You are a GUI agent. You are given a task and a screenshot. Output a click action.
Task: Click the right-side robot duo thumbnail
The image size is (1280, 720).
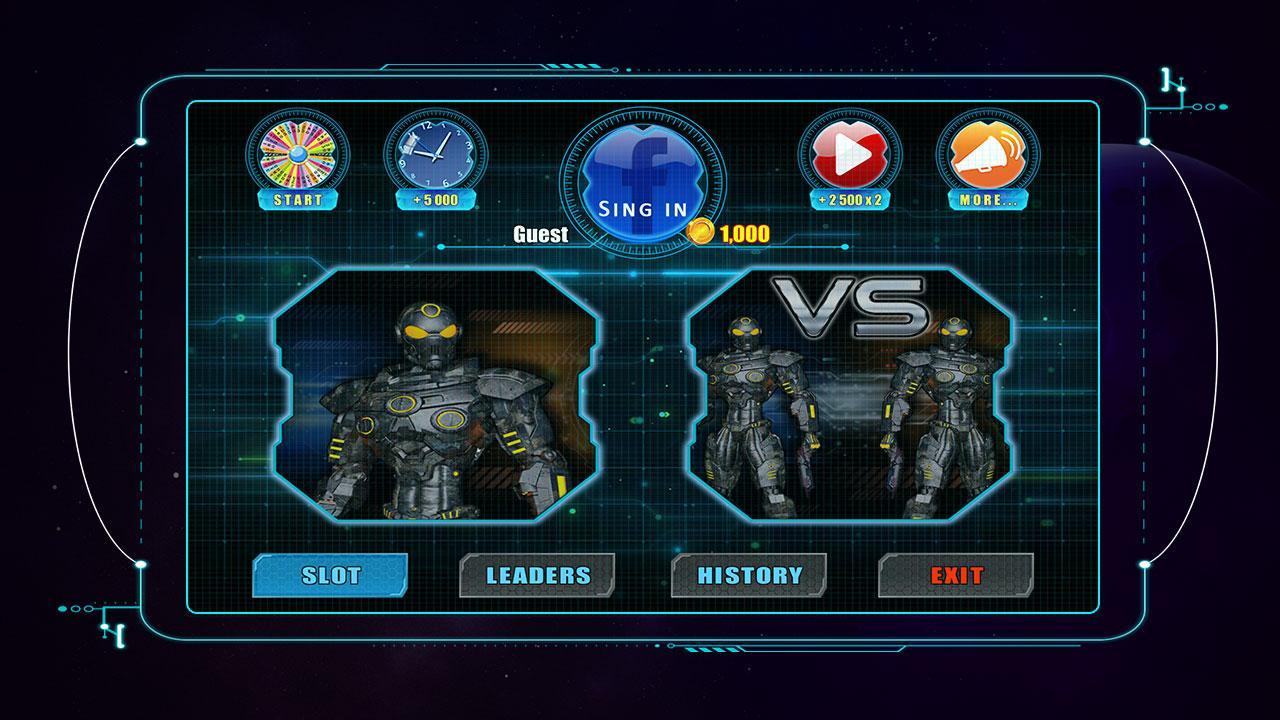click(x=849, y=420)
